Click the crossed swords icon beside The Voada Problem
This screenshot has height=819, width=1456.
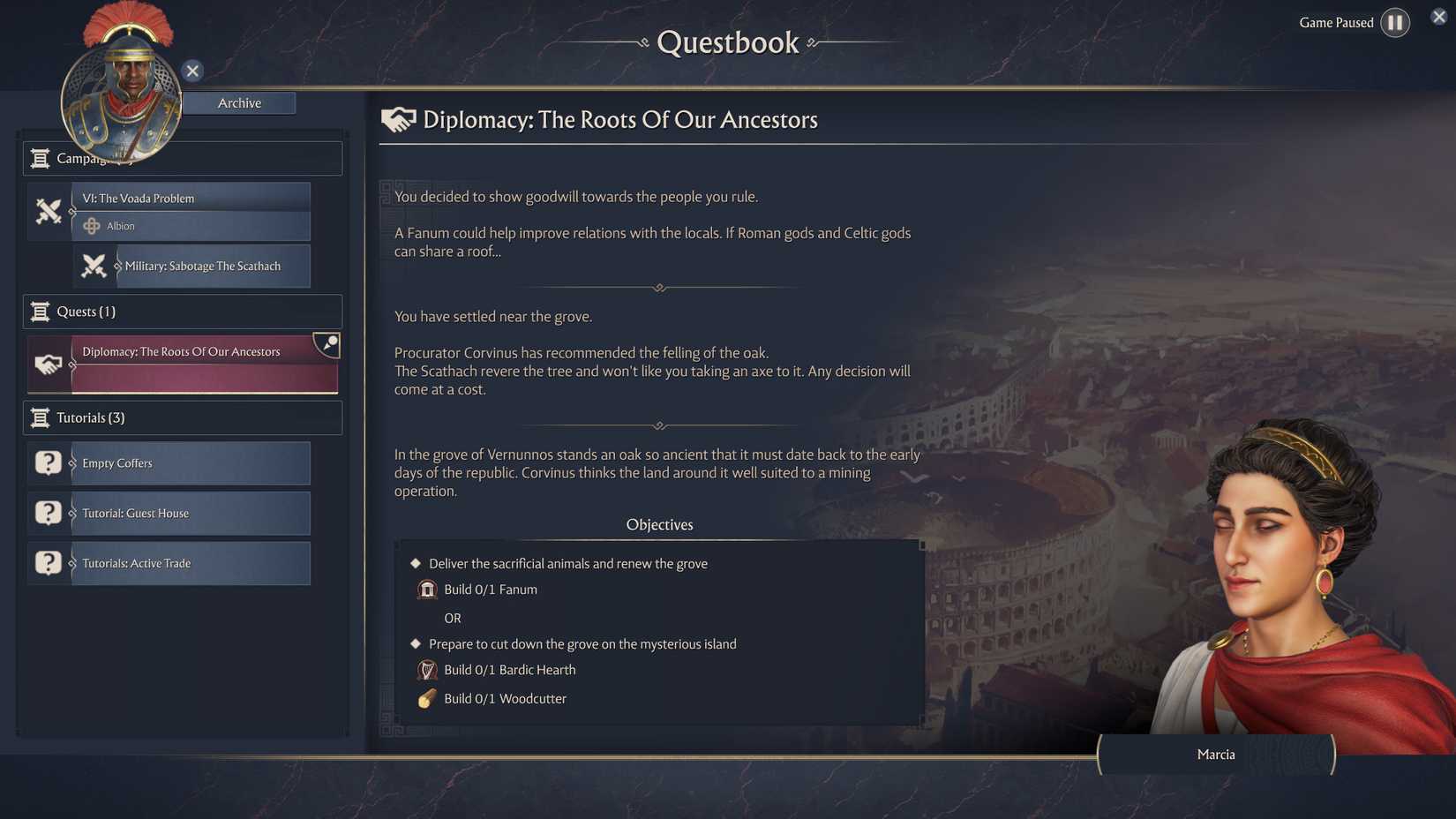click(x=49, y=211)
